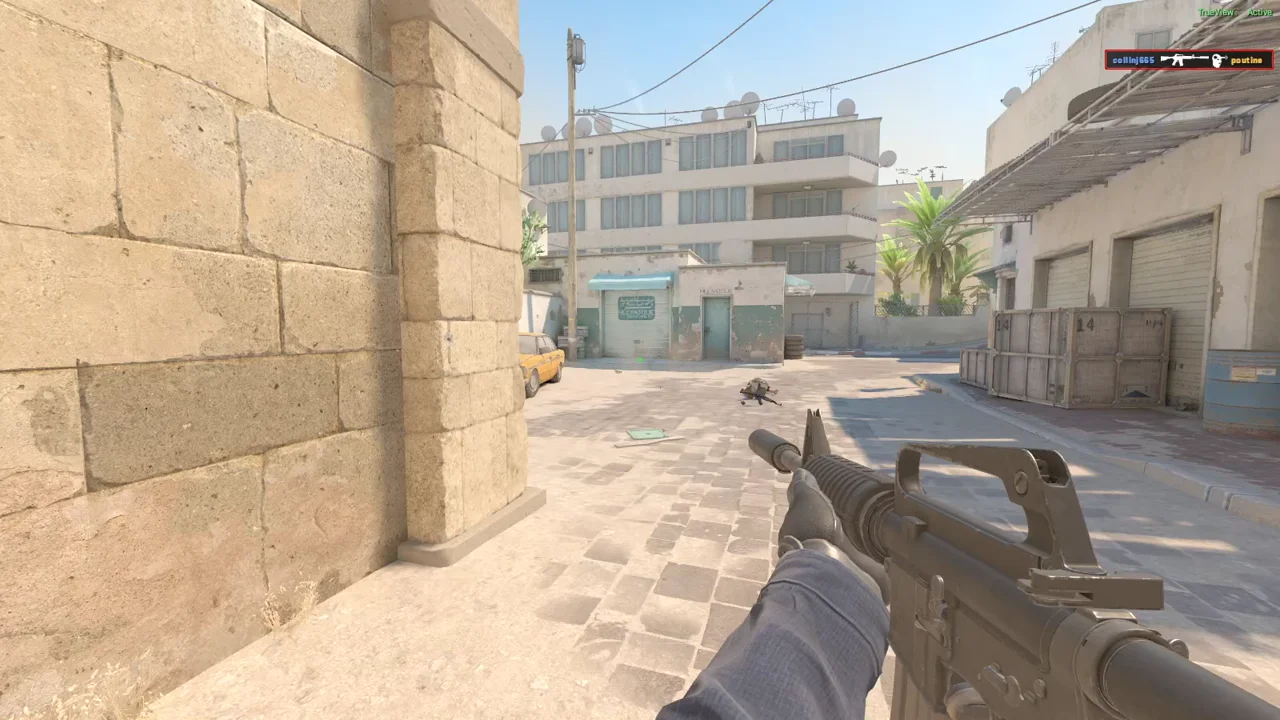The width and height of the screenshot is (1280, 720).
Task: Click the CANTEEN sign on the storefront
Action: pyautogui.click(x=636, y=310)
